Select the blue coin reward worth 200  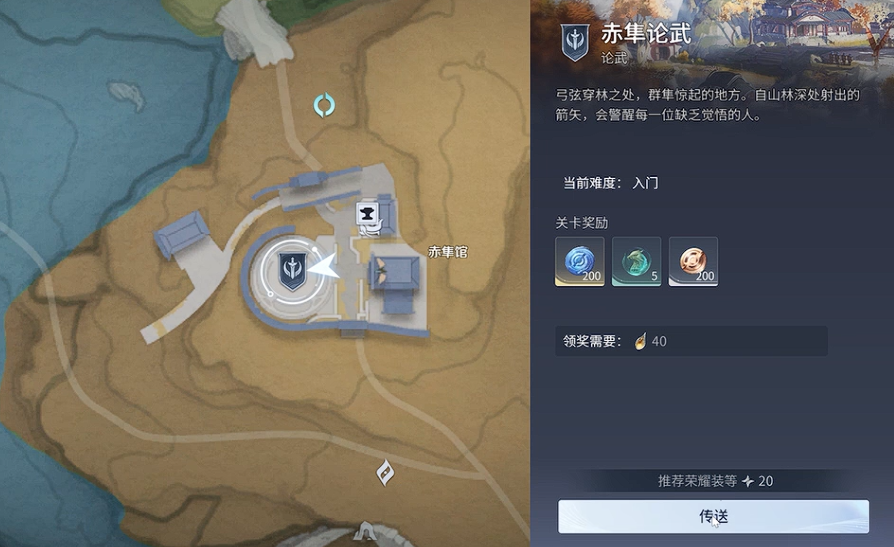tap(580, 261)
